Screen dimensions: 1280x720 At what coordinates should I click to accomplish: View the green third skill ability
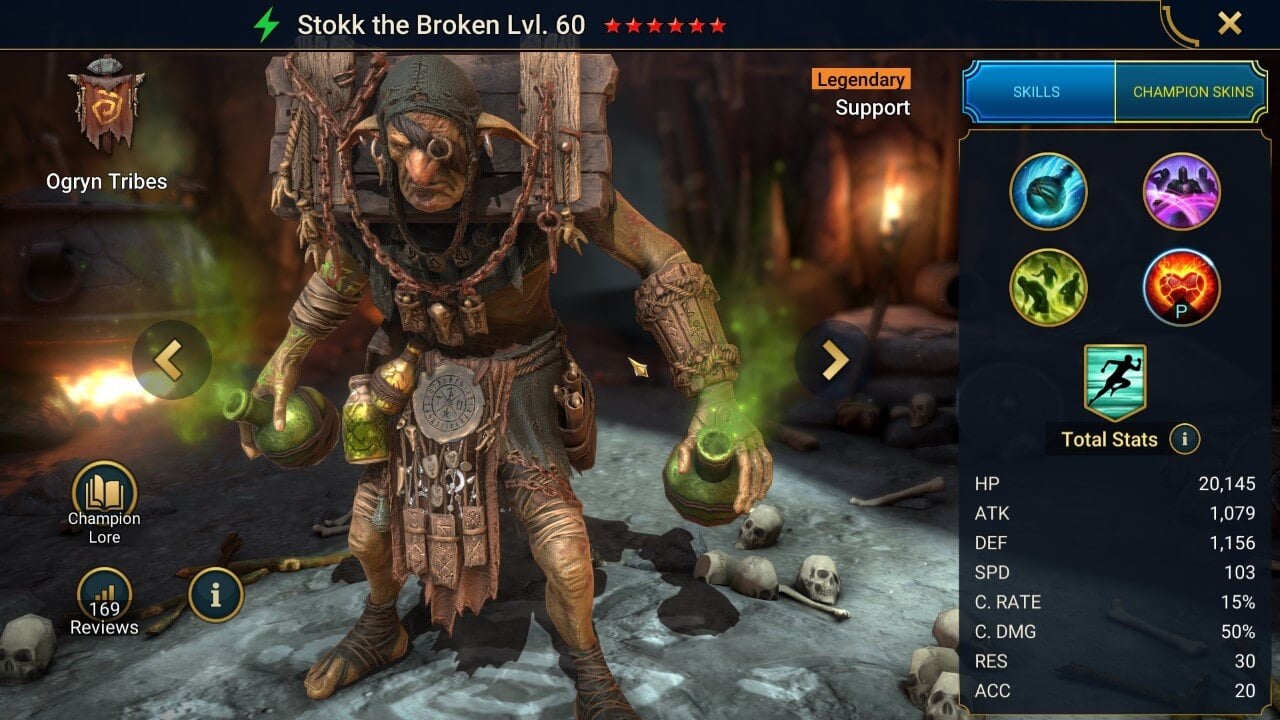click(x=1048, y=287)
